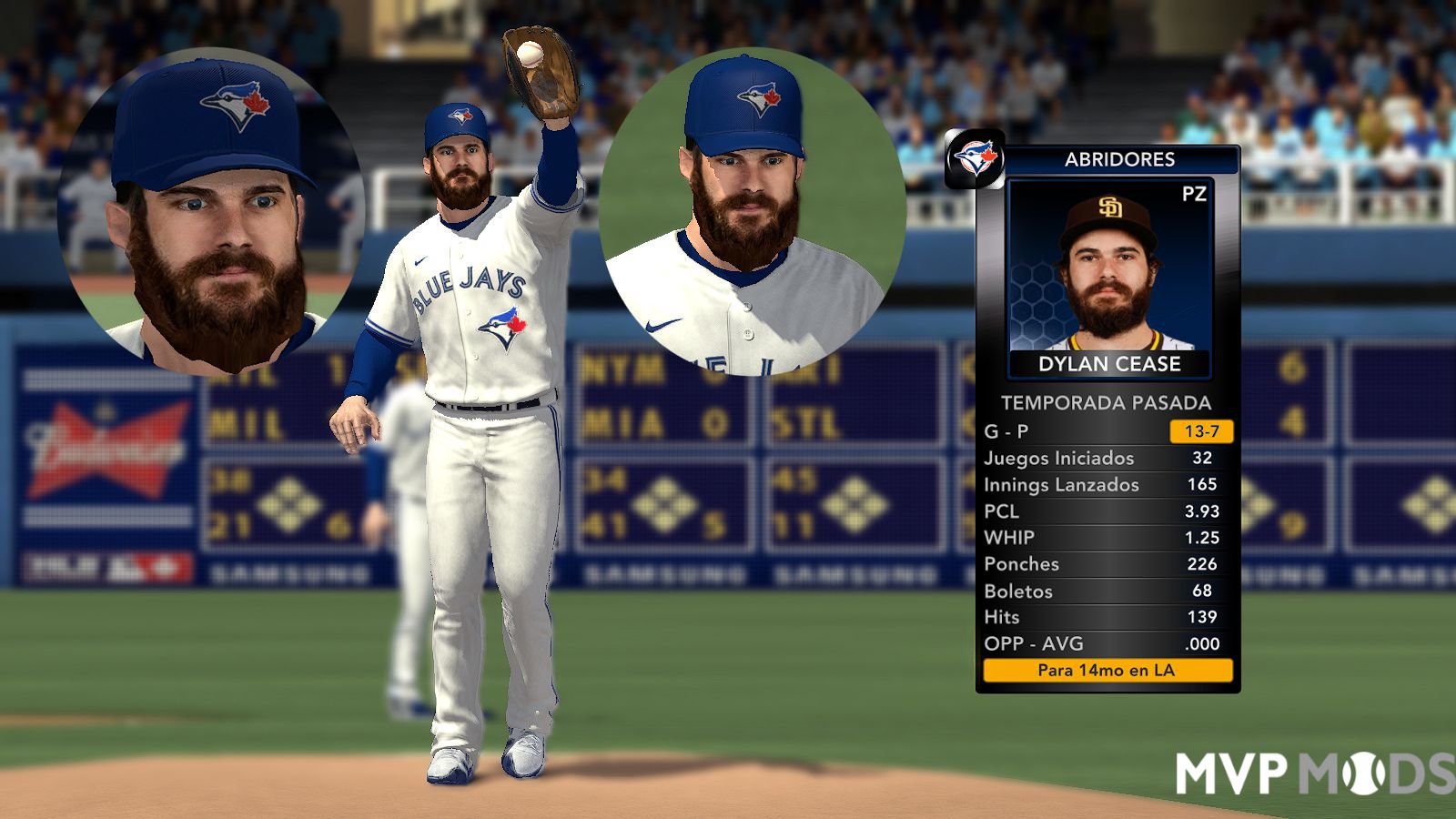Open the MVP Mods logo watermark
Viewport: 1456px width, 819px height.
1314,773
